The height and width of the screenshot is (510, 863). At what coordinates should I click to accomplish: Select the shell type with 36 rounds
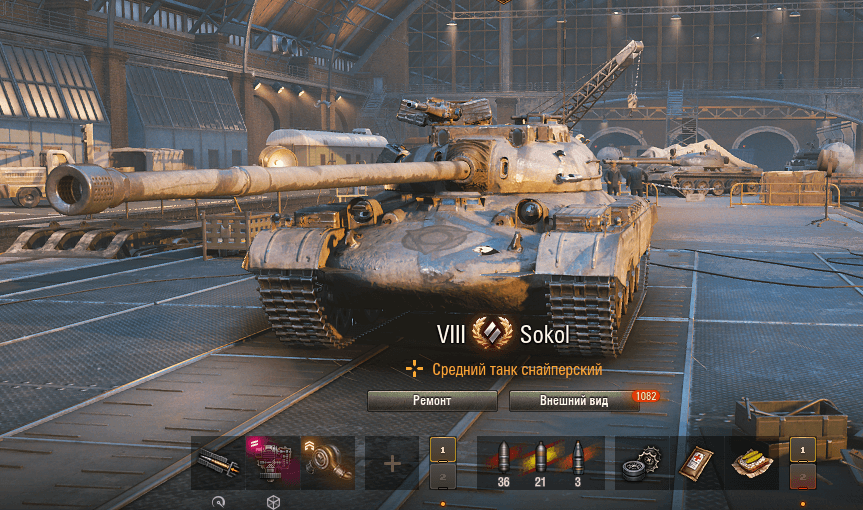pyautogui.click(x=503, y=462)
